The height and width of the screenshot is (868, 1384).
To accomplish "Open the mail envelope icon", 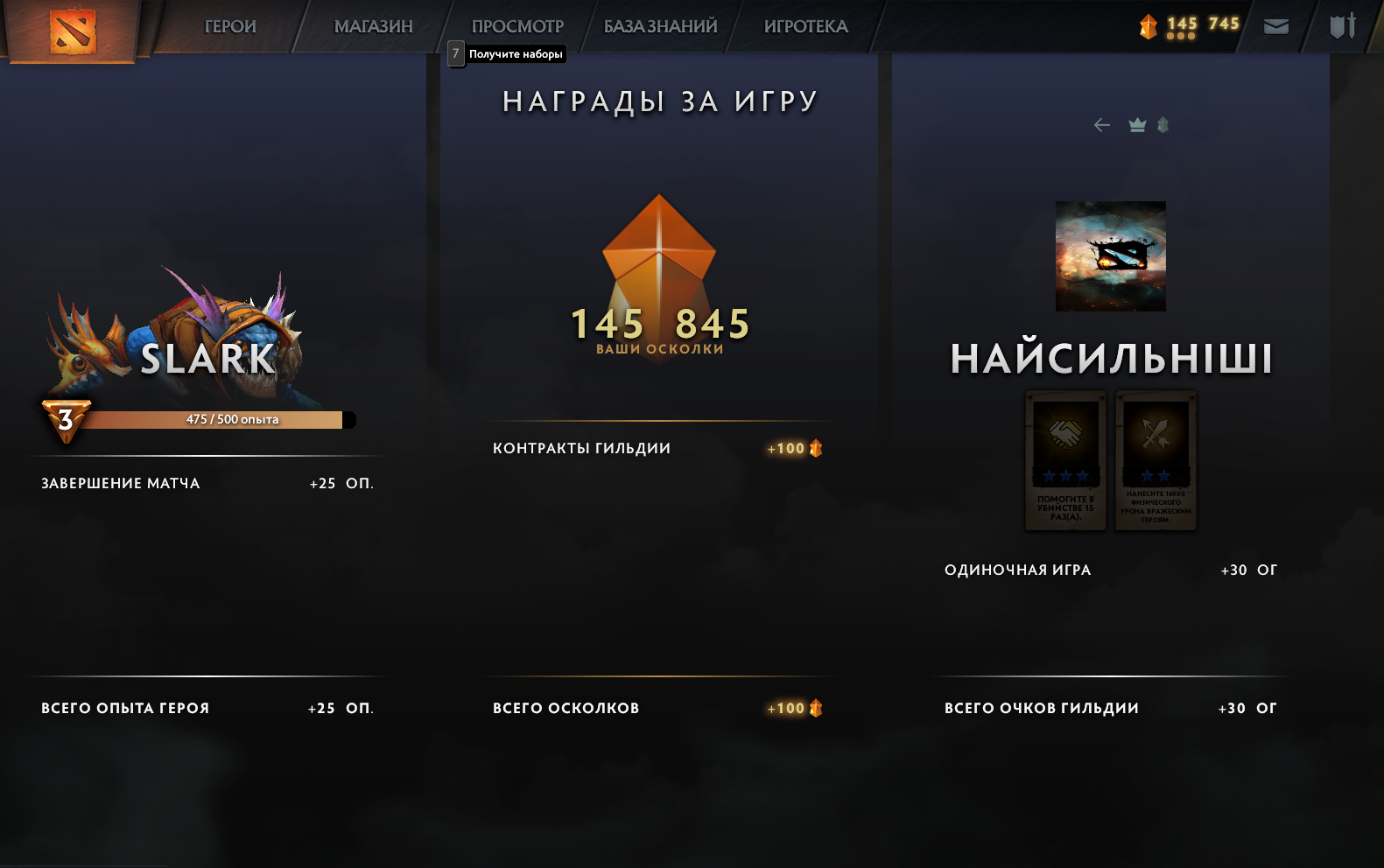I will (1275, 25).
